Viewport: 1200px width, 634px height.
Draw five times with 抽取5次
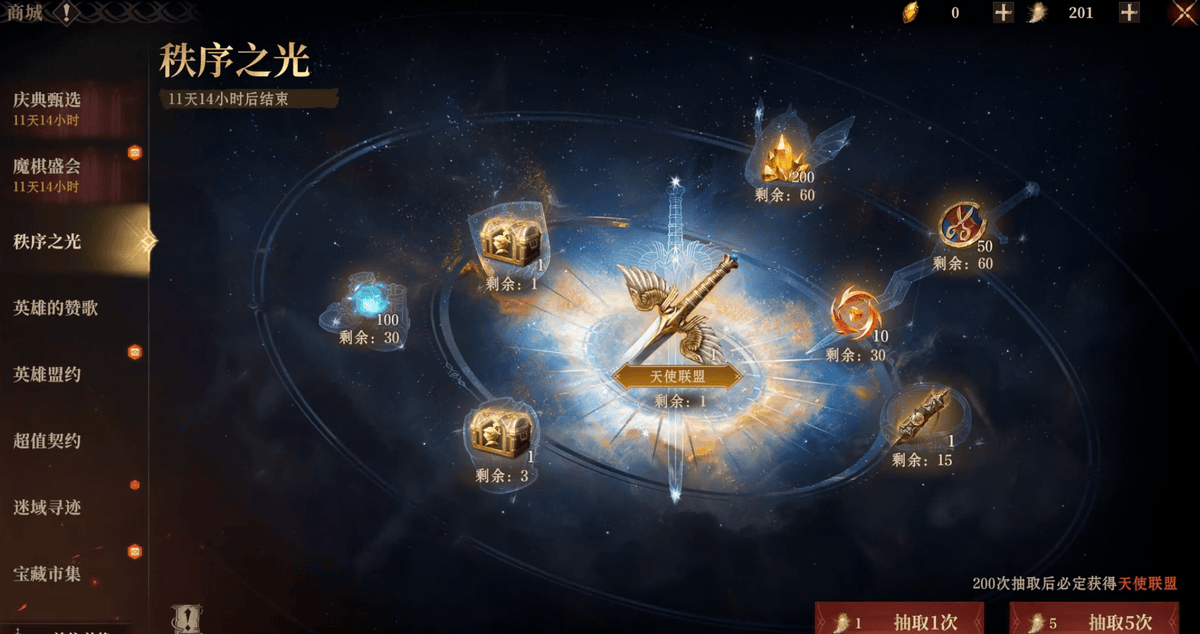[1094, 620]
